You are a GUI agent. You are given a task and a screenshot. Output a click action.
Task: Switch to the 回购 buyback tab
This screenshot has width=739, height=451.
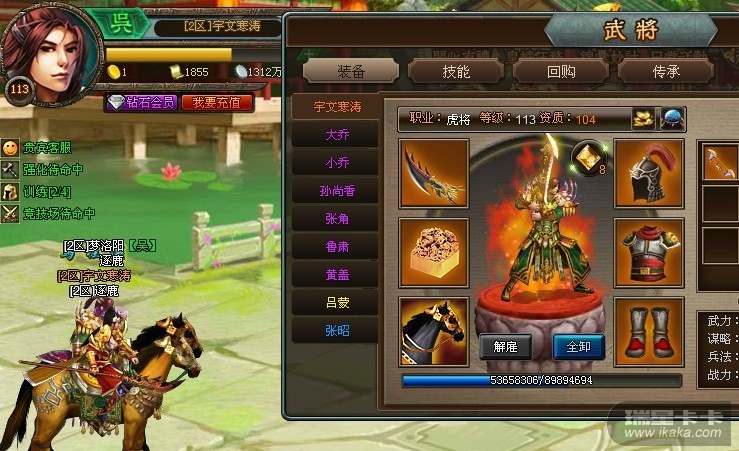pyautogui.click(x=561, y=71)
